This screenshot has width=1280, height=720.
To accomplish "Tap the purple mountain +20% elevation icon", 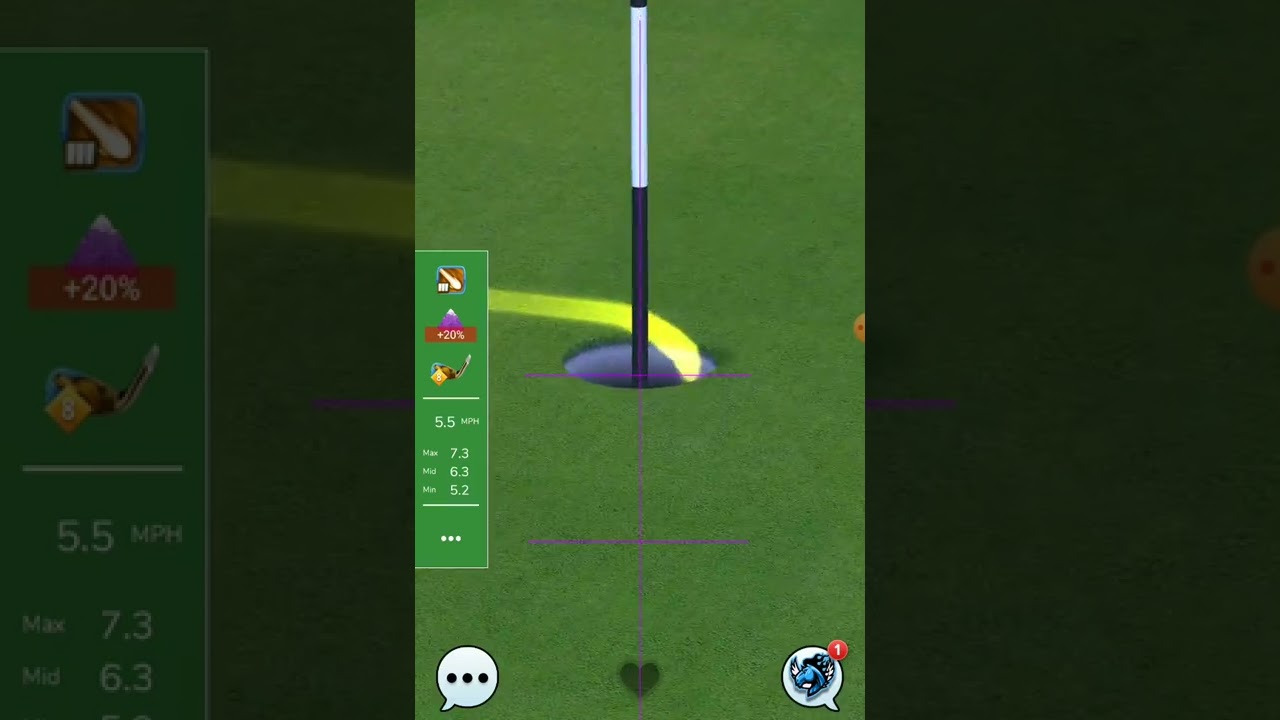I will (451, 325).
